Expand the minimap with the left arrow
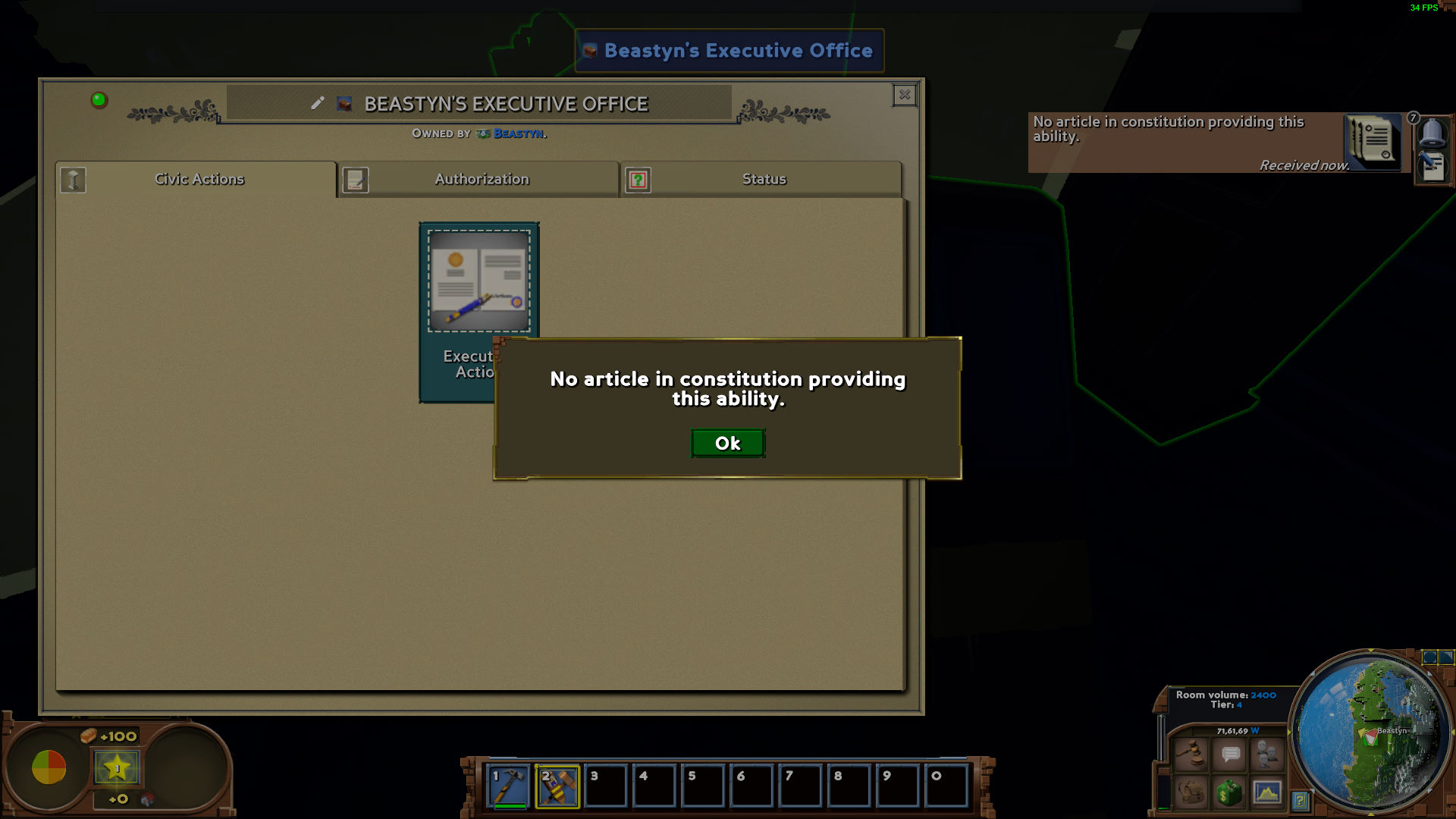The height and width of the screenshot is (819, 1456). point(1289,733)
